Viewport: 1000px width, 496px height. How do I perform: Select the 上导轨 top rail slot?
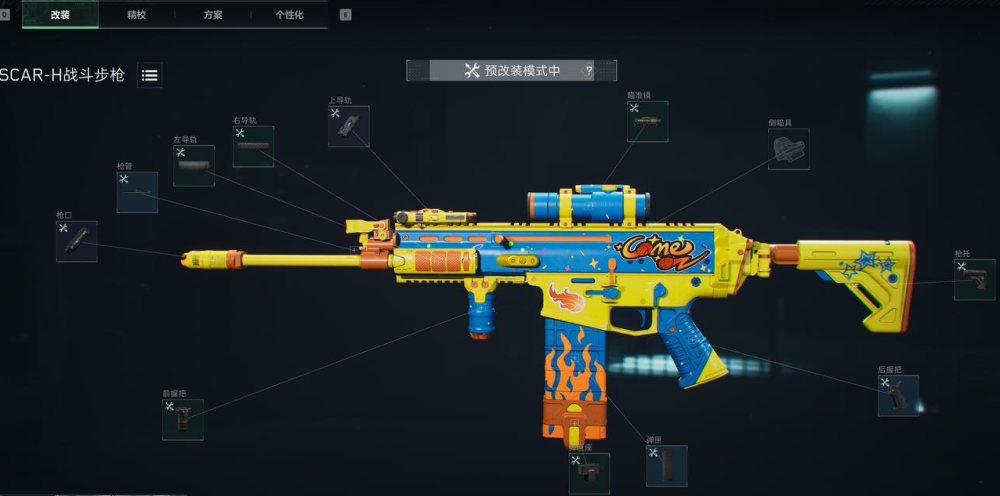(349, 127)
